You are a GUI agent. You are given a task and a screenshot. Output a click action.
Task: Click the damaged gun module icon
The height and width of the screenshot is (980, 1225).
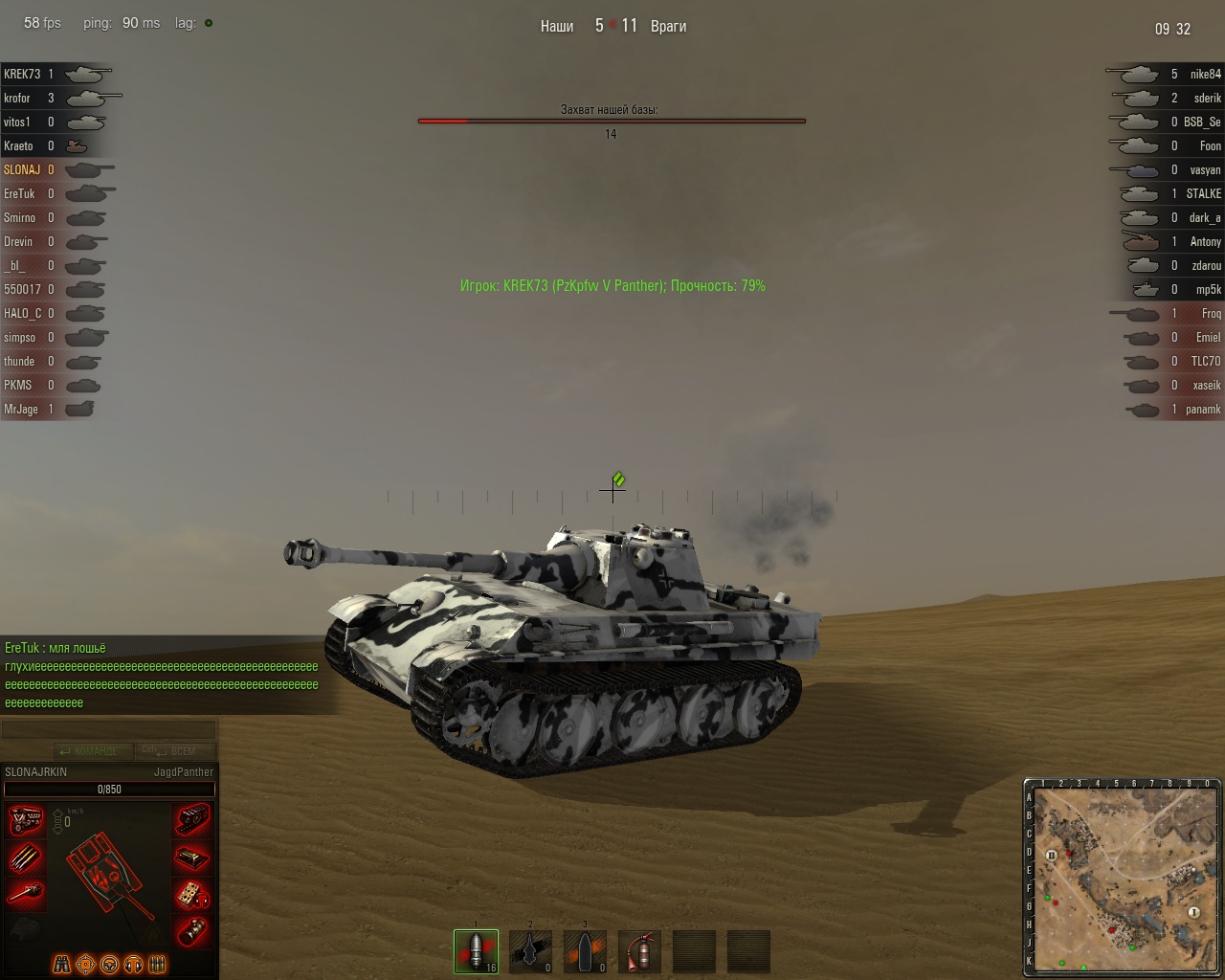point(26,894)
